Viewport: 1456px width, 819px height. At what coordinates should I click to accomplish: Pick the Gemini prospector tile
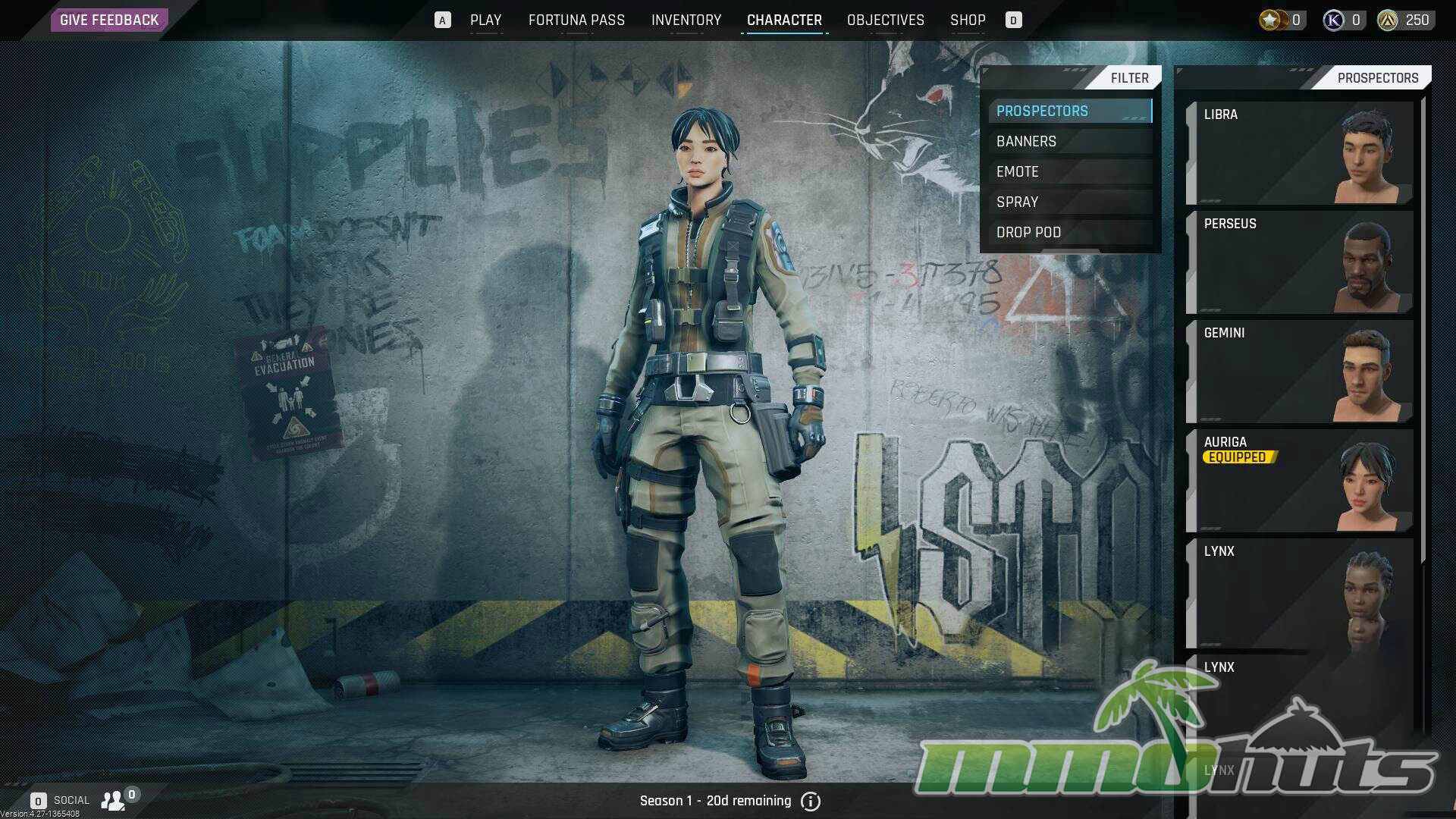point(1300,372)
